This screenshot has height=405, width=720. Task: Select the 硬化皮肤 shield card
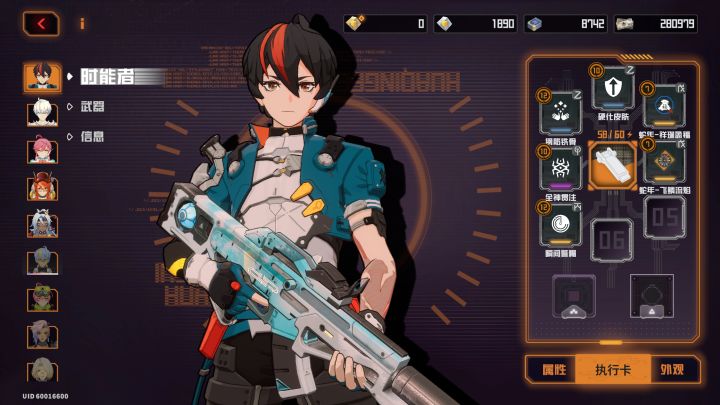tap(611, 93)
